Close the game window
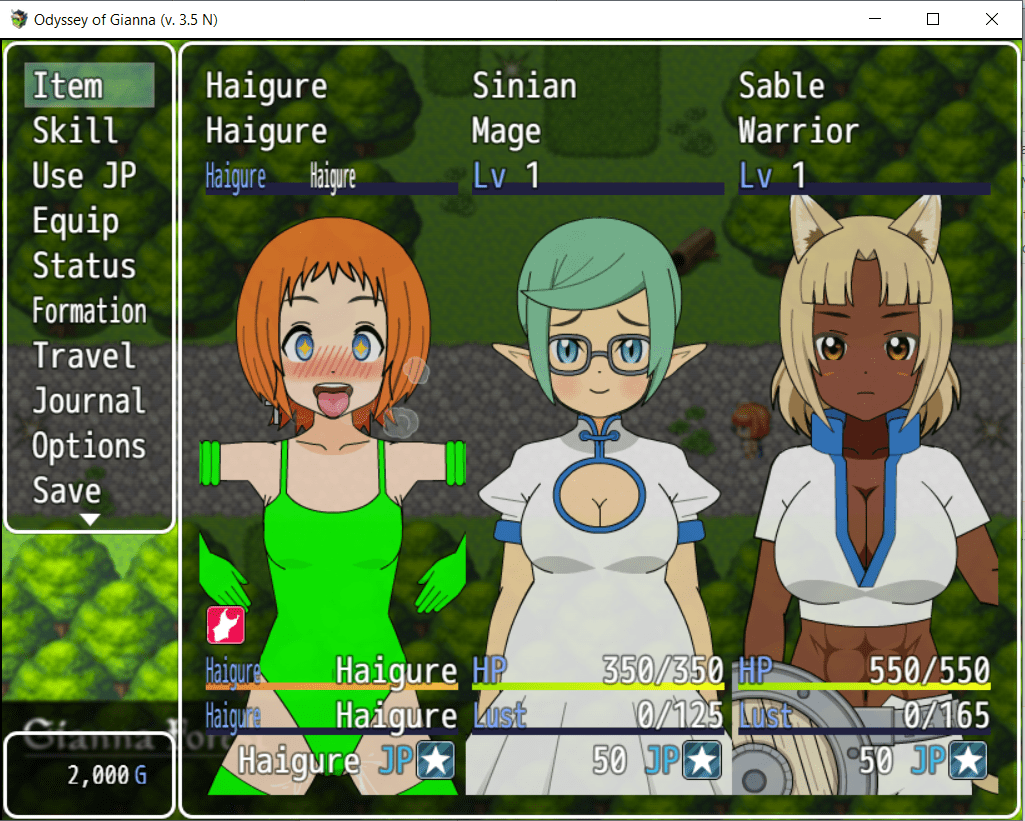The width and height of the screenshot is (1025, 821). pos(991,19)
